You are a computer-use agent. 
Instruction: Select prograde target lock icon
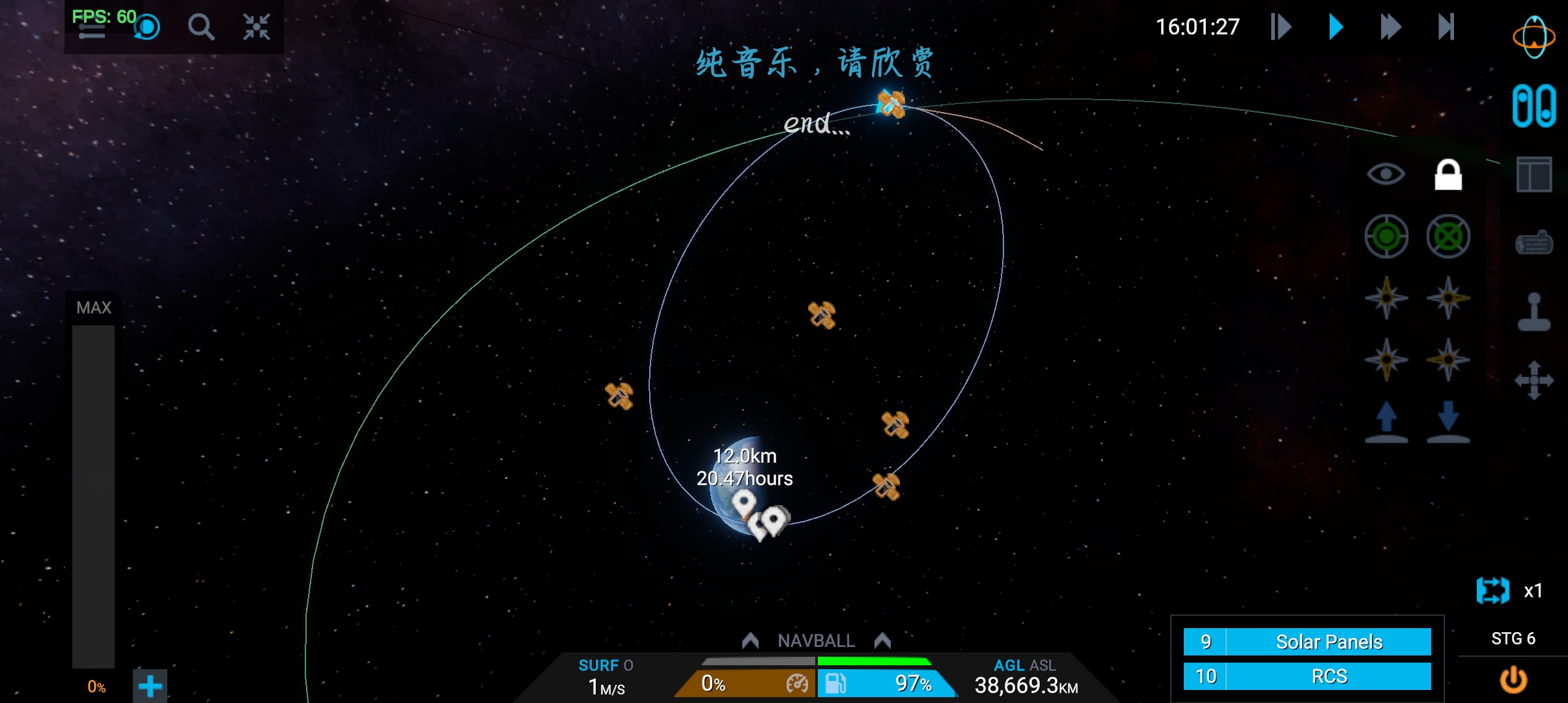point(1386,236)
